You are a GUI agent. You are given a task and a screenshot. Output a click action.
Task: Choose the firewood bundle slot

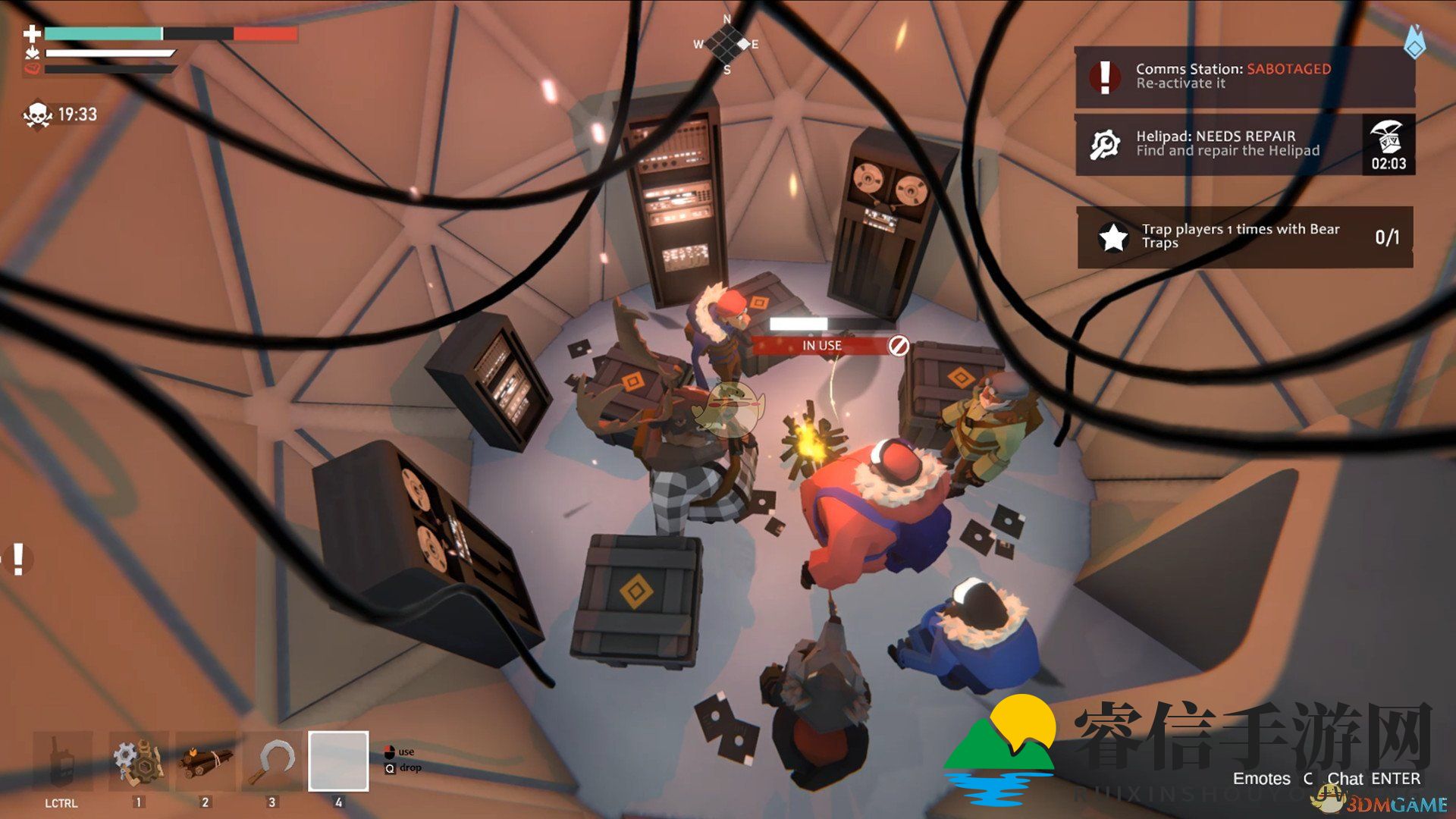coord(205,761)
